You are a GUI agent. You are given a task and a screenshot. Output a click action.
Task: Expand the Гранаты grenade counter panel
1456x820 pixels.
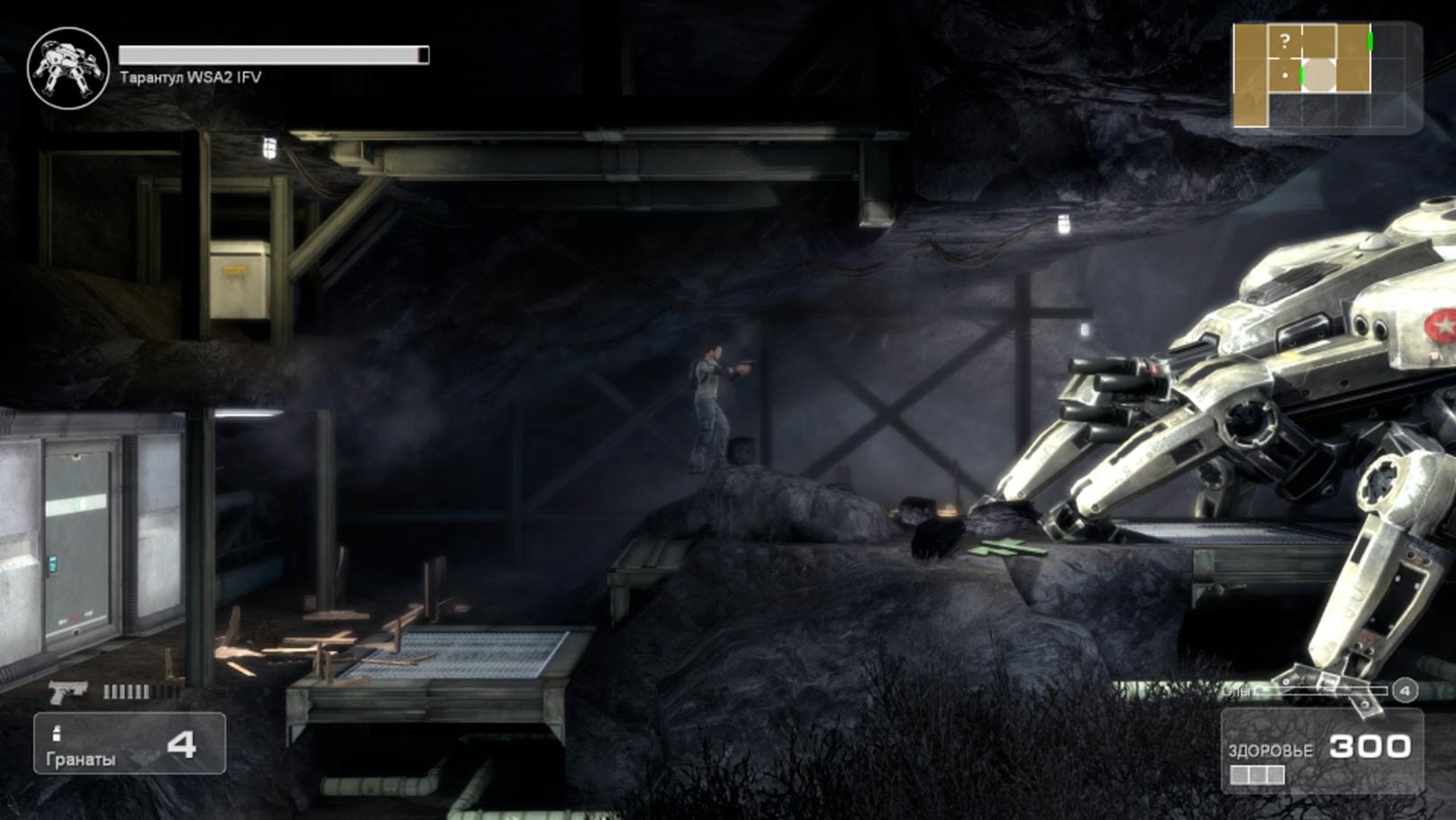pos(131,743)
